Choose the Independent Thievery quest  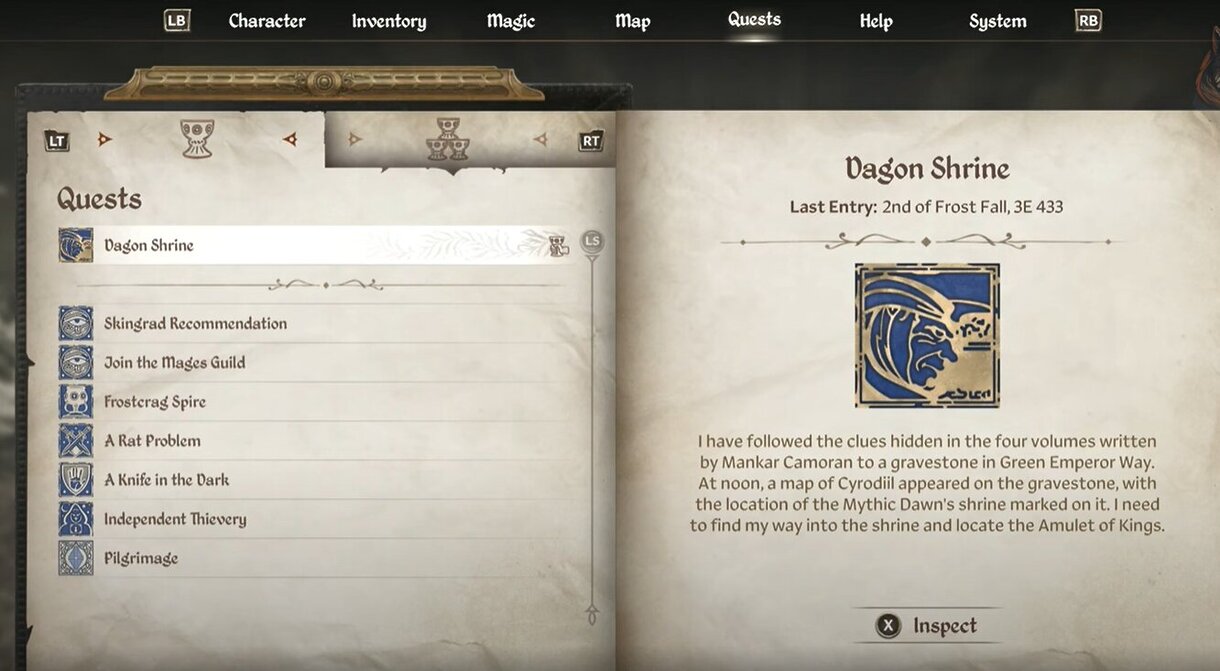tap(175, 519)
